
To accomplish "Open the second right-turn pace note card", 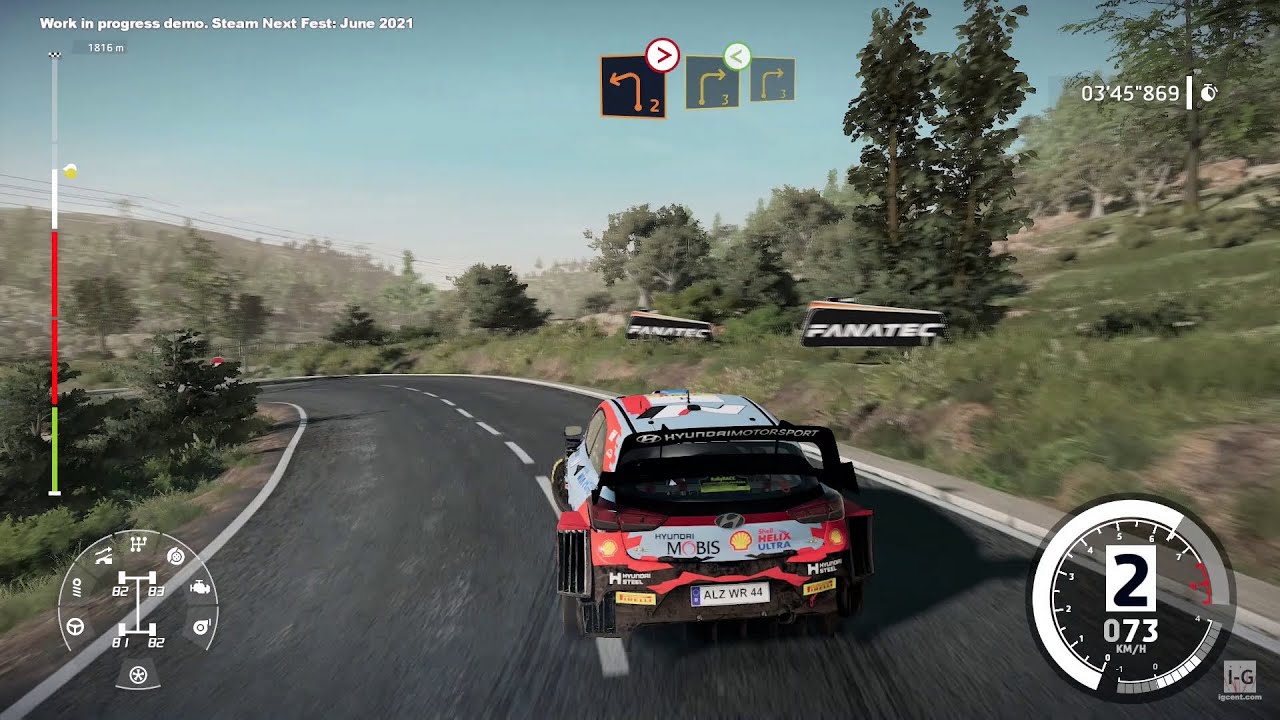I will coord(714,85).
